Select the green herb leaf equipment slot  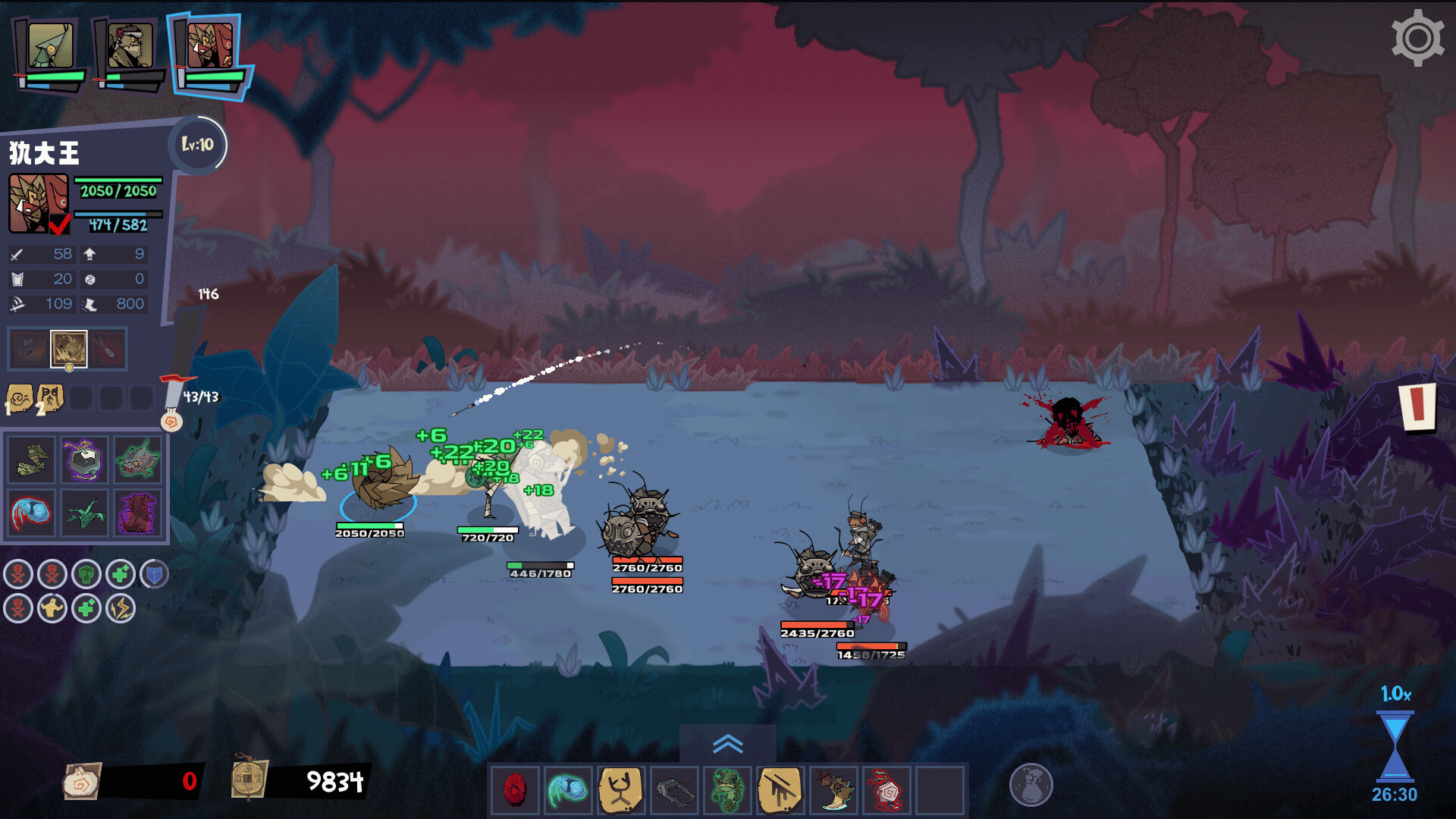point(84,513)
